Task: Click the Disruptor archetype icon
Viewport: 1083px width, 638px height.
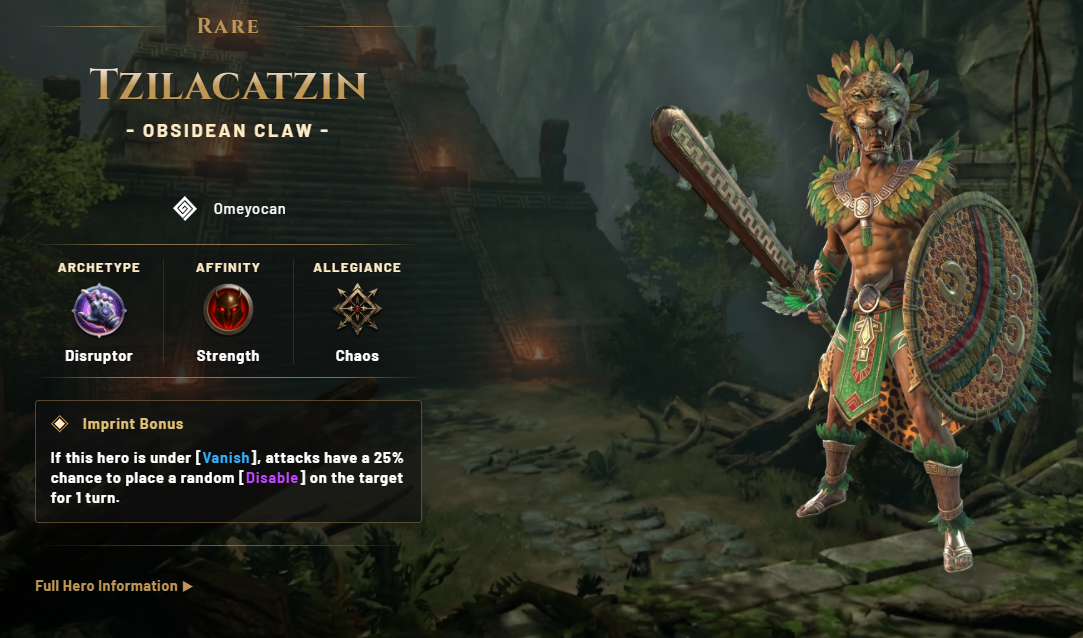Action: pyautogui.click(x=99, y=311)
